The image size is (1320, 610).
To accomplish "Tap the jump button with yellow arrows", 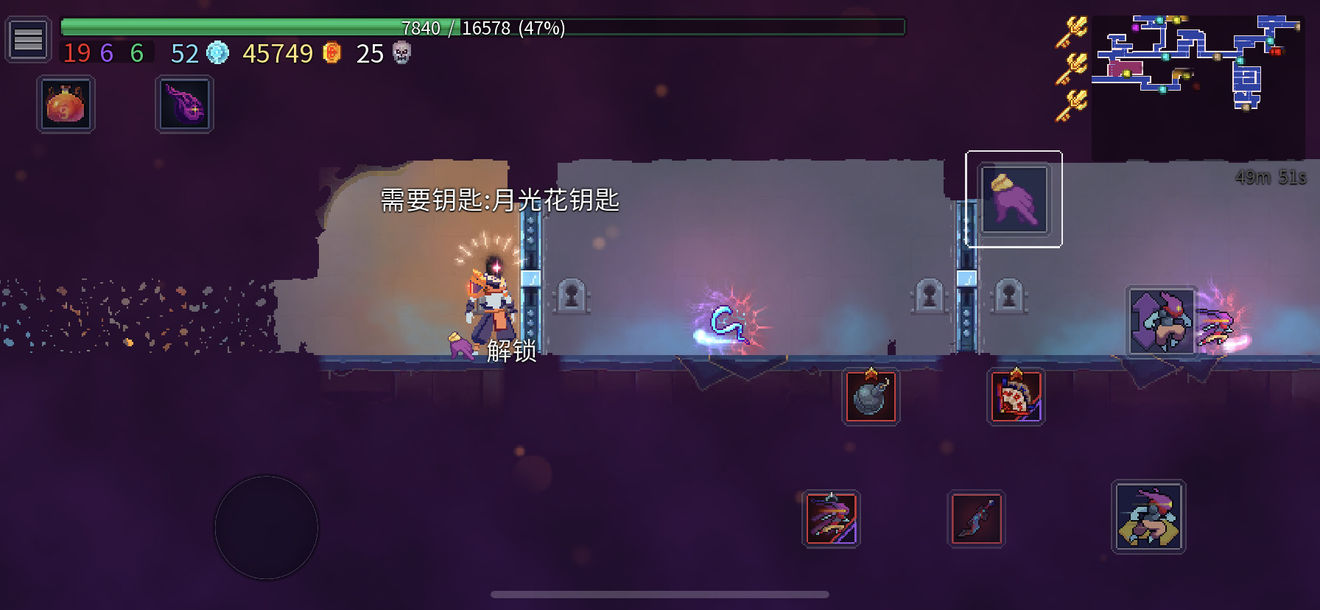I will (1148, 516).
